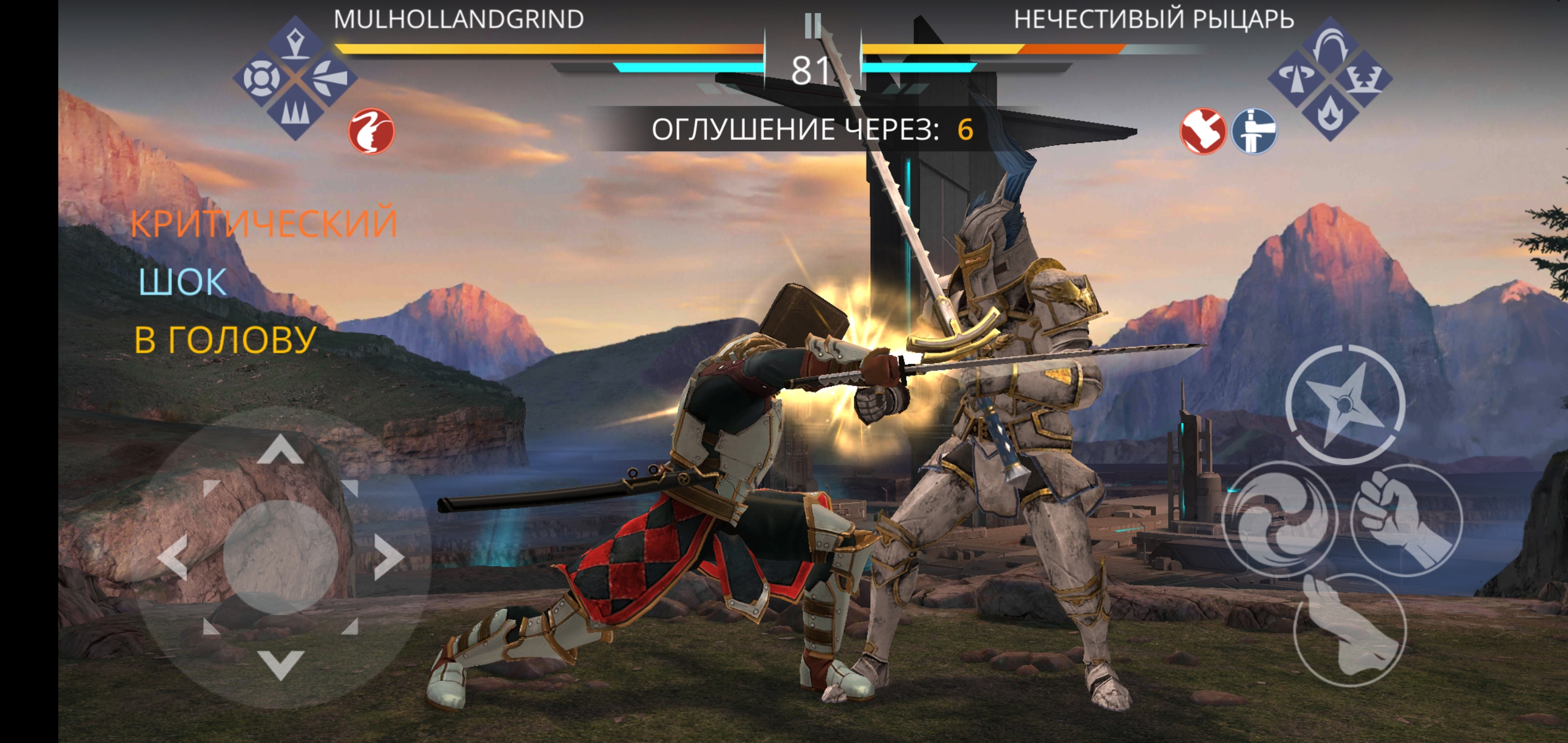The height and width of the screenshot is (743, 1568).
Task: Jump using the joystick up arrow
Action: pyautogui.click(x=281, y=449)
